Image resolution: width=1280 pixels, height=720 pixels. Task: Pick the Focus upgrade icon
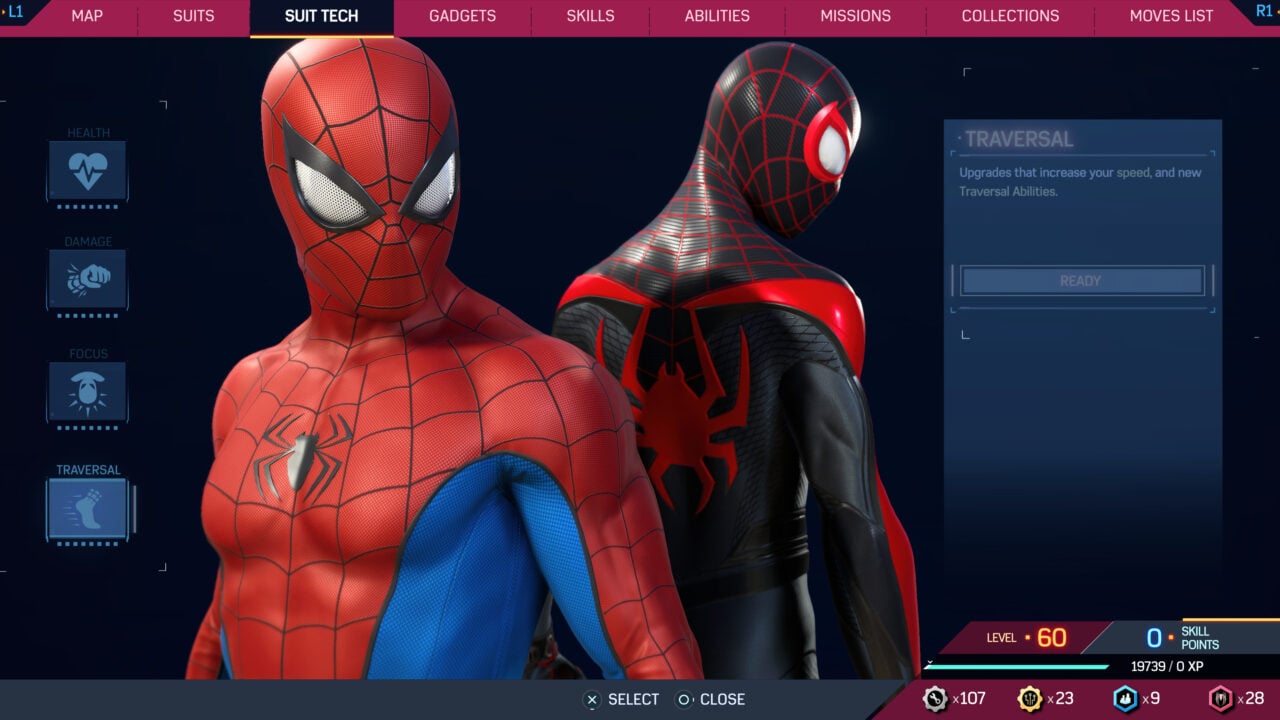88,391
